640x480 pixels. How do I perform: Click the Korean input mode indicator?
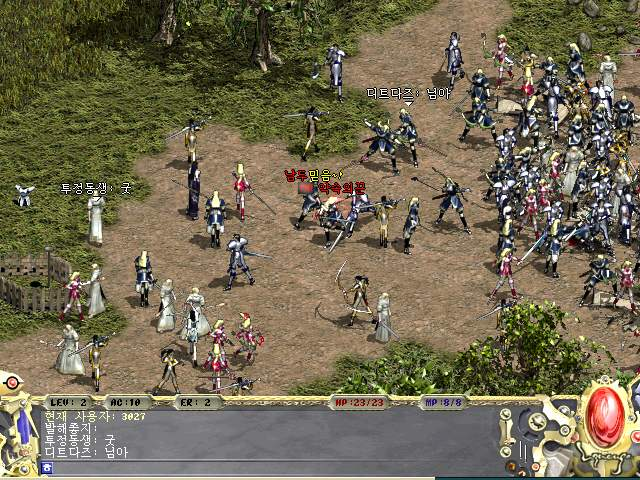click(x=47, y=467)
